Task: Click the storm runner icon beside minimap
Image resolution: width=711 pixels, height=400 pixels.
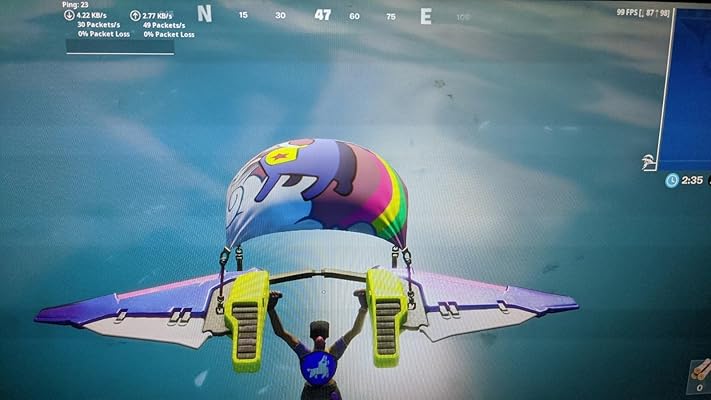Action: point(649,161)
